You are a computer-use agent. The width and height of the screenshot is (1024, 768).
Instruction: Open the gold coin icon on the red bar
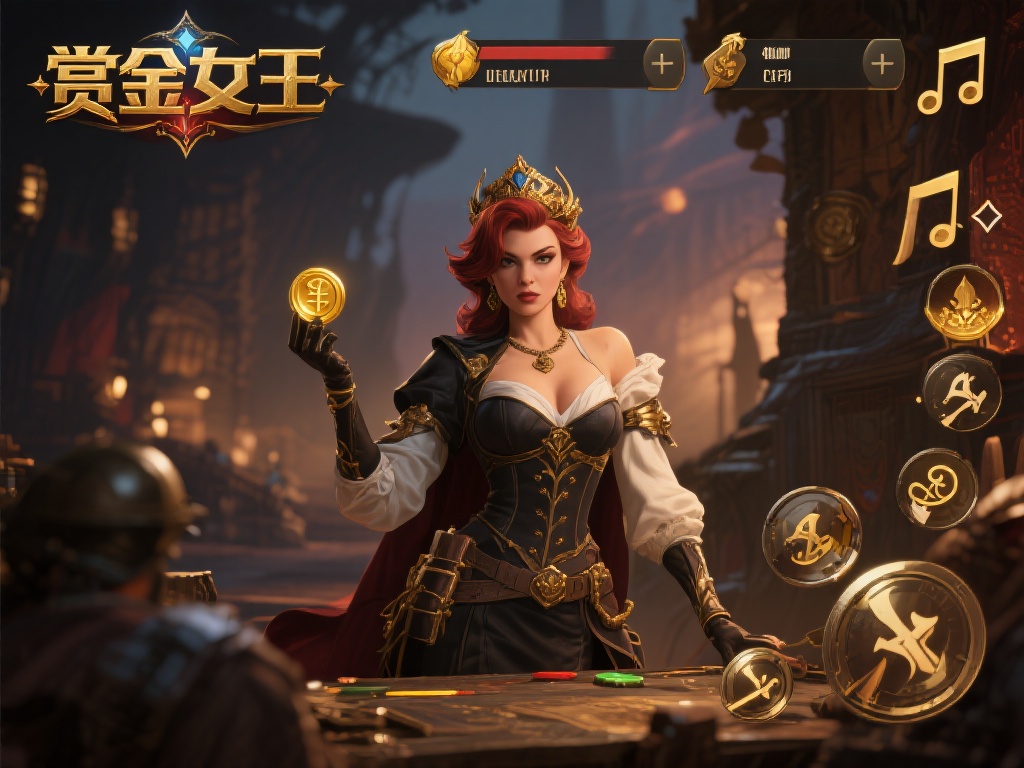click(x=454, y=60)
